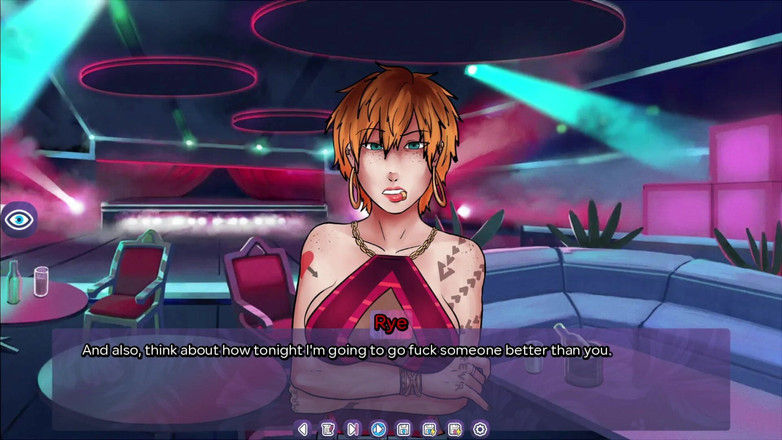This screenshot has width=782, height=440.
Task: Skip ahead through the dialogue
Action: pos(353,429)
